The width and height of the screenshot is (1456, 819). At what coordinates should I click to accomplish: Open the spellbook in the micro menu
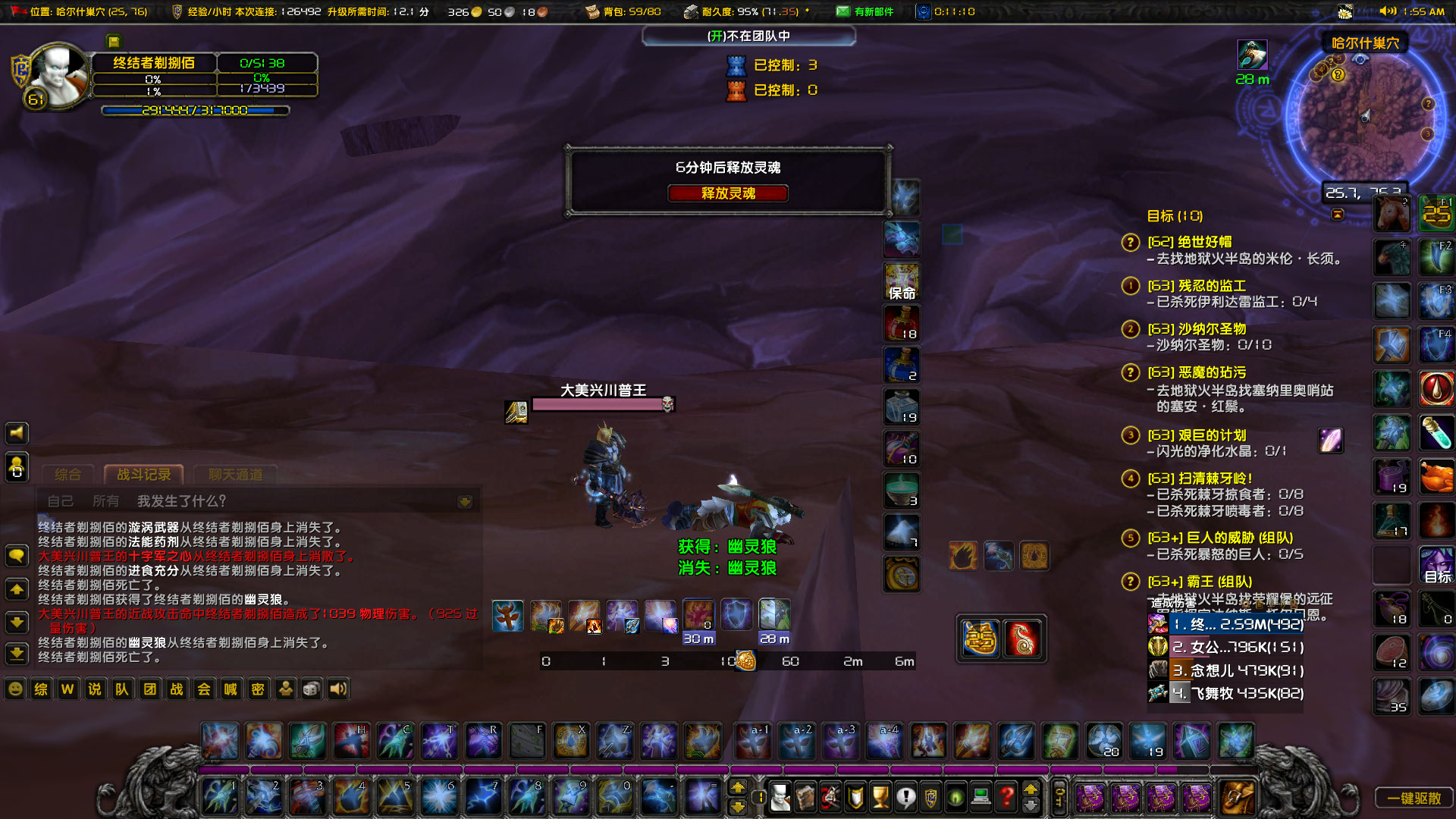805,798
